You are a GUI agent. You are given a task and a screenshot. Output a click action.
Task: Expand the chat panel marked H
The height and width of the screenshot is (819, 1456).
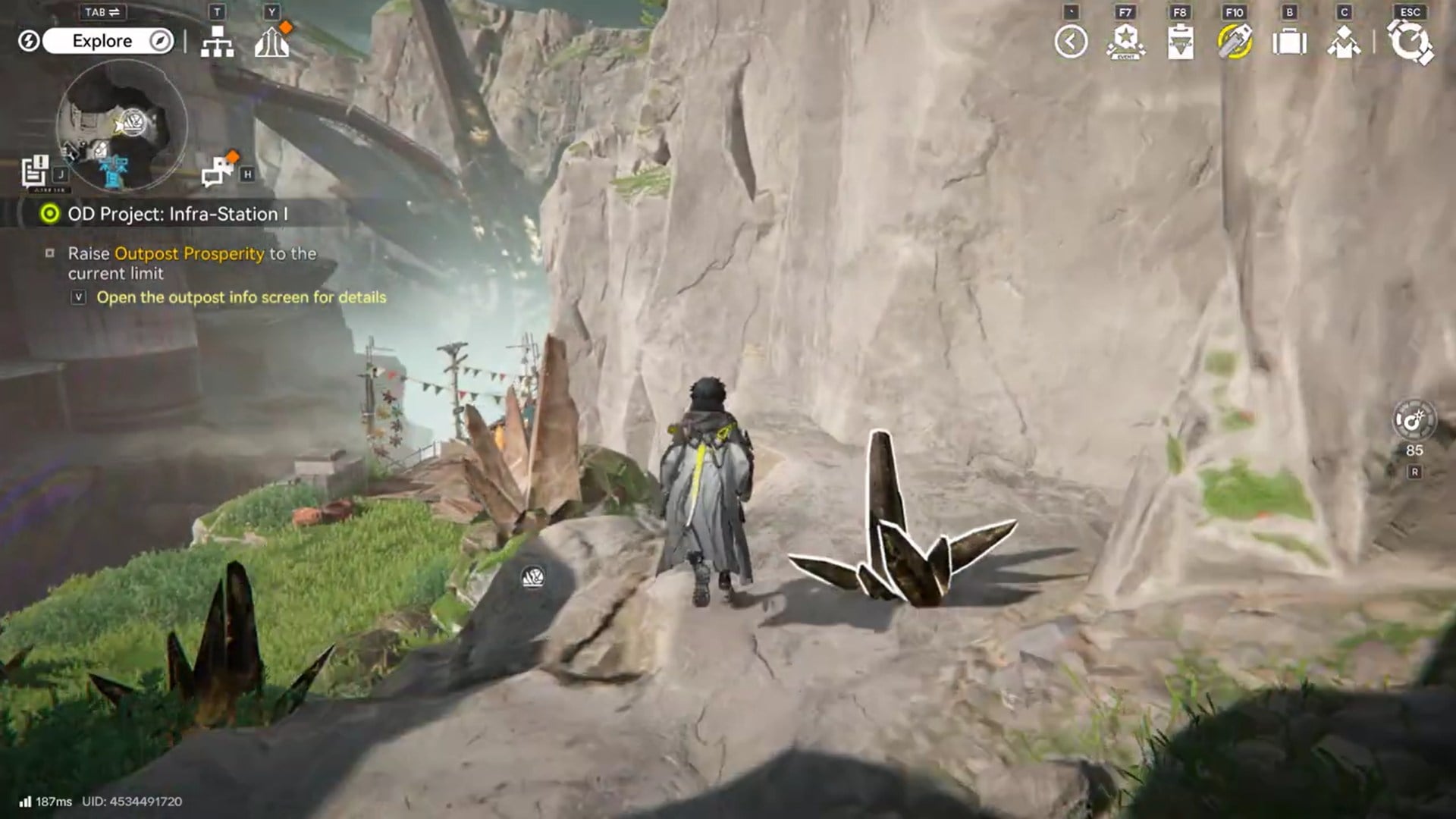point(216,170)
